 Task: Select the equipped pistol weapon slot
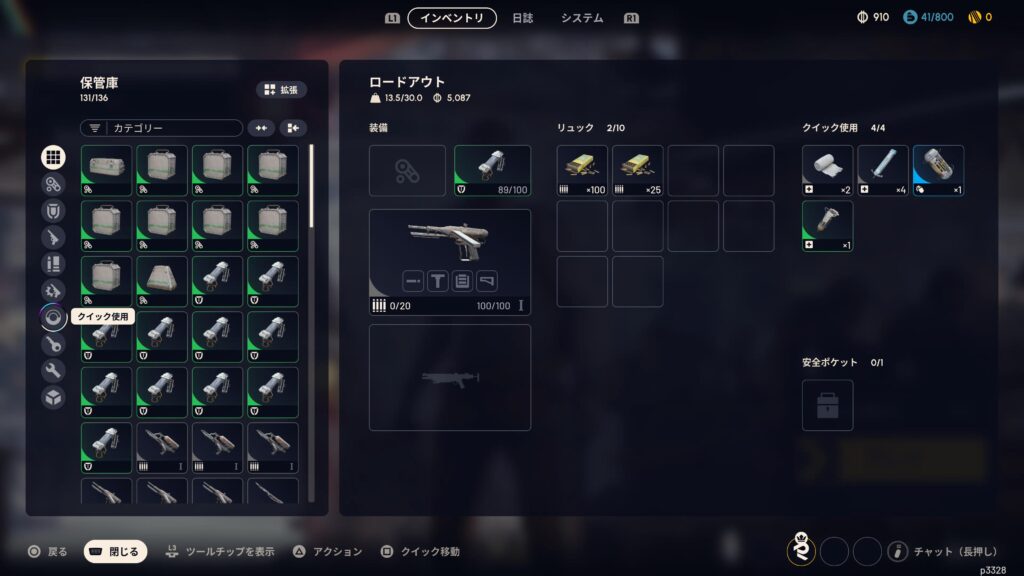pyautogui.click(x=449, y=262)
